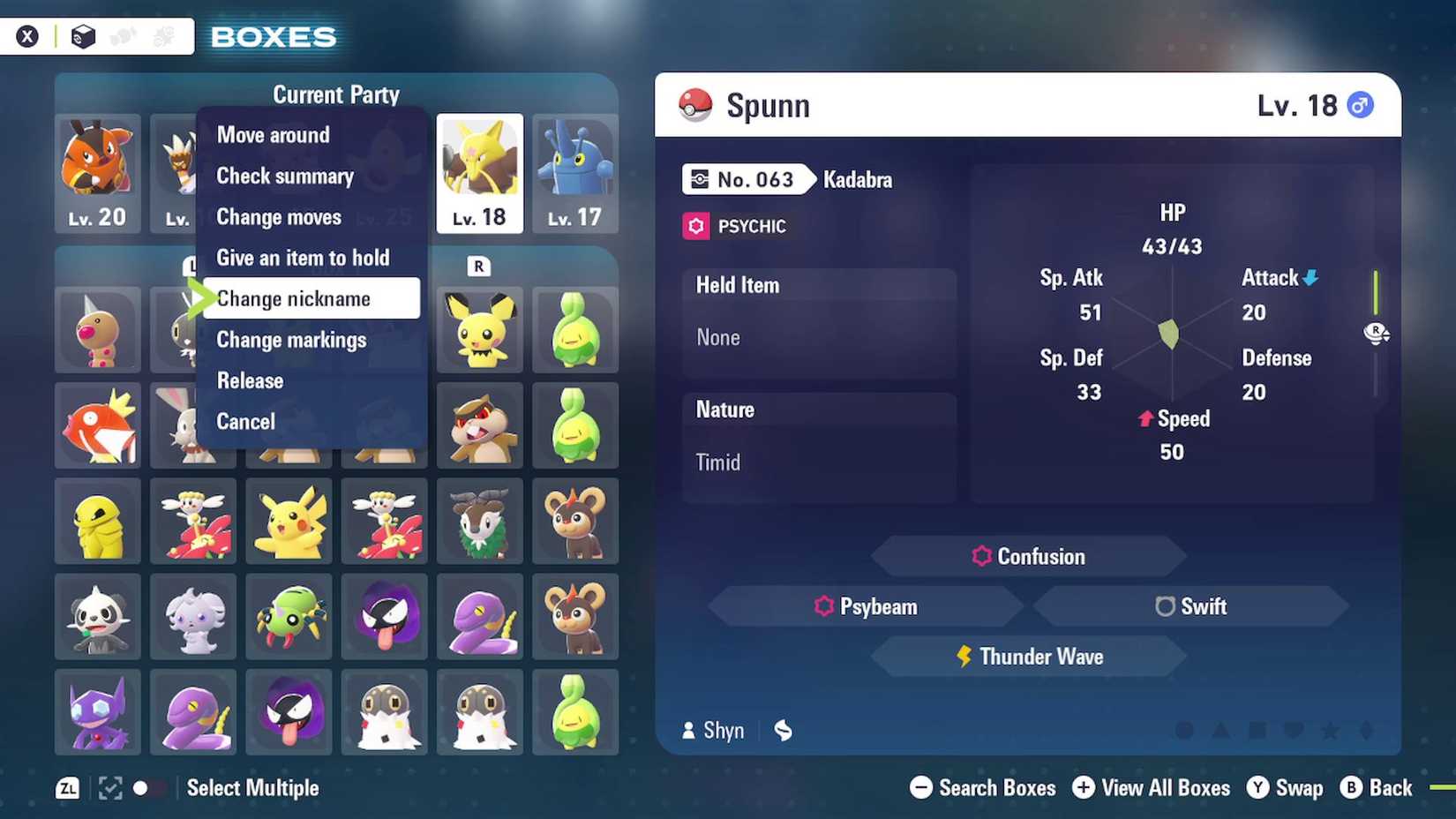This screenshot has width=1456, height=819.
Task: Click the cube Boxes icon in the top bar
Action: point(84,36)
